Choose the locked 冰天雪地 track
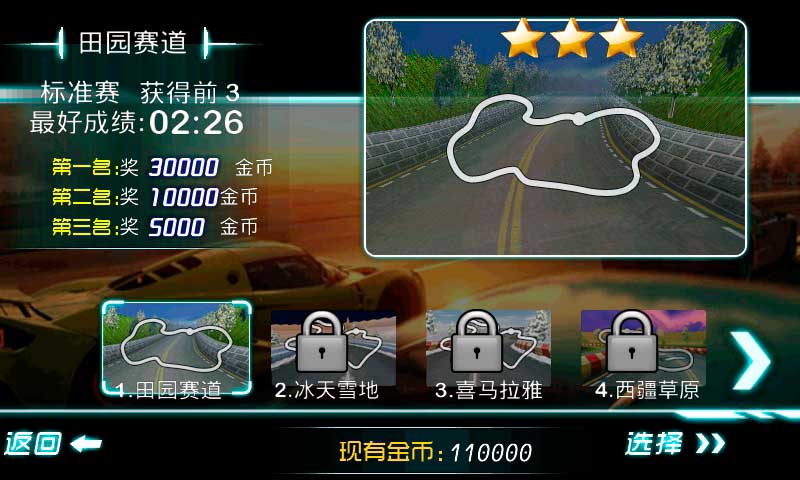Image resolution: width=800 pixels, height=480 pixels. coord(332,352)
